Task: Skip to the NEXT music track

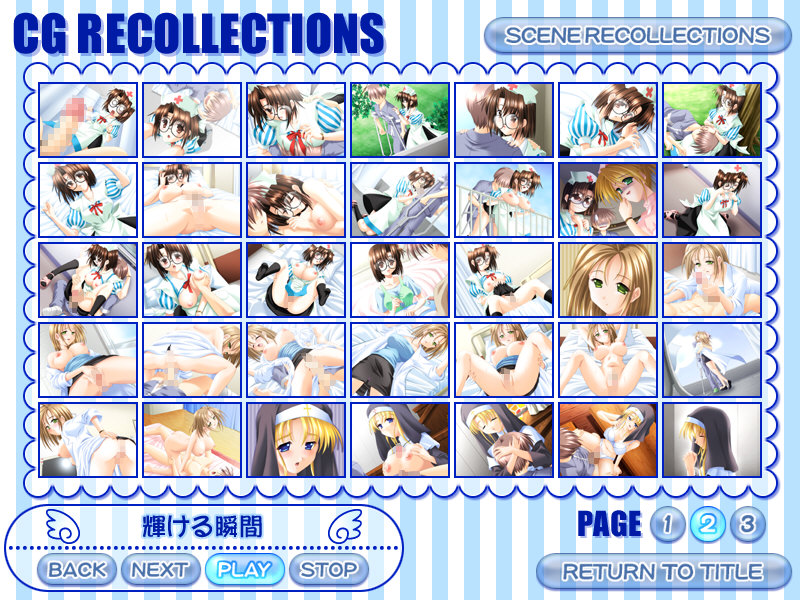Action: pyautogui.click(x=160, y=570)
